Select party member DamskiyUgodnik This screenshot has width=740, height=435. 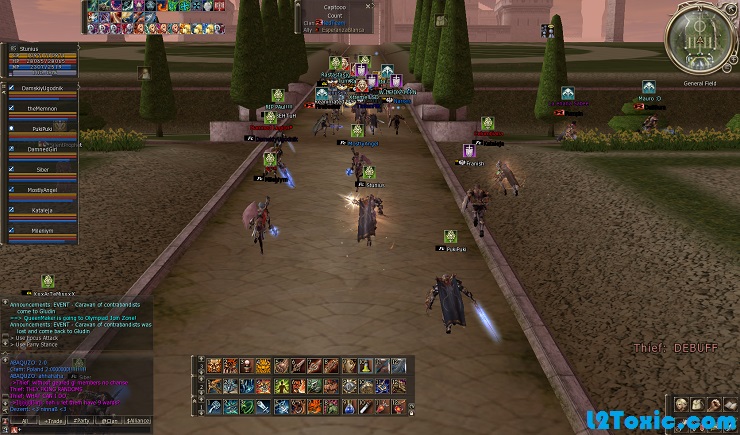pos(42,90)
